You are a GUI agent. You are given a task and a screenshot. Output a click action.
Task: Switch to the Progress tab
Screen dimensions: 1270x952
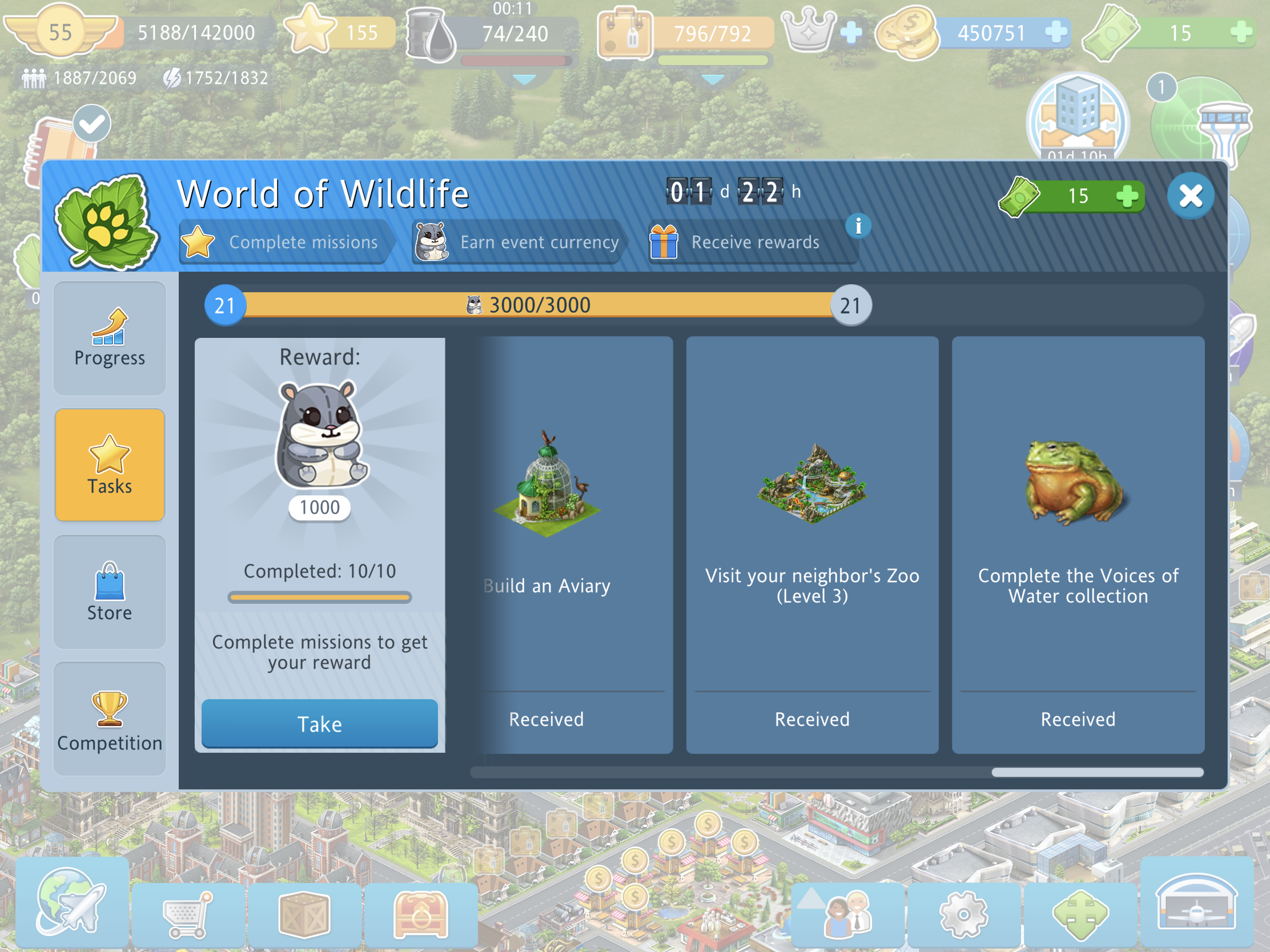110,338
